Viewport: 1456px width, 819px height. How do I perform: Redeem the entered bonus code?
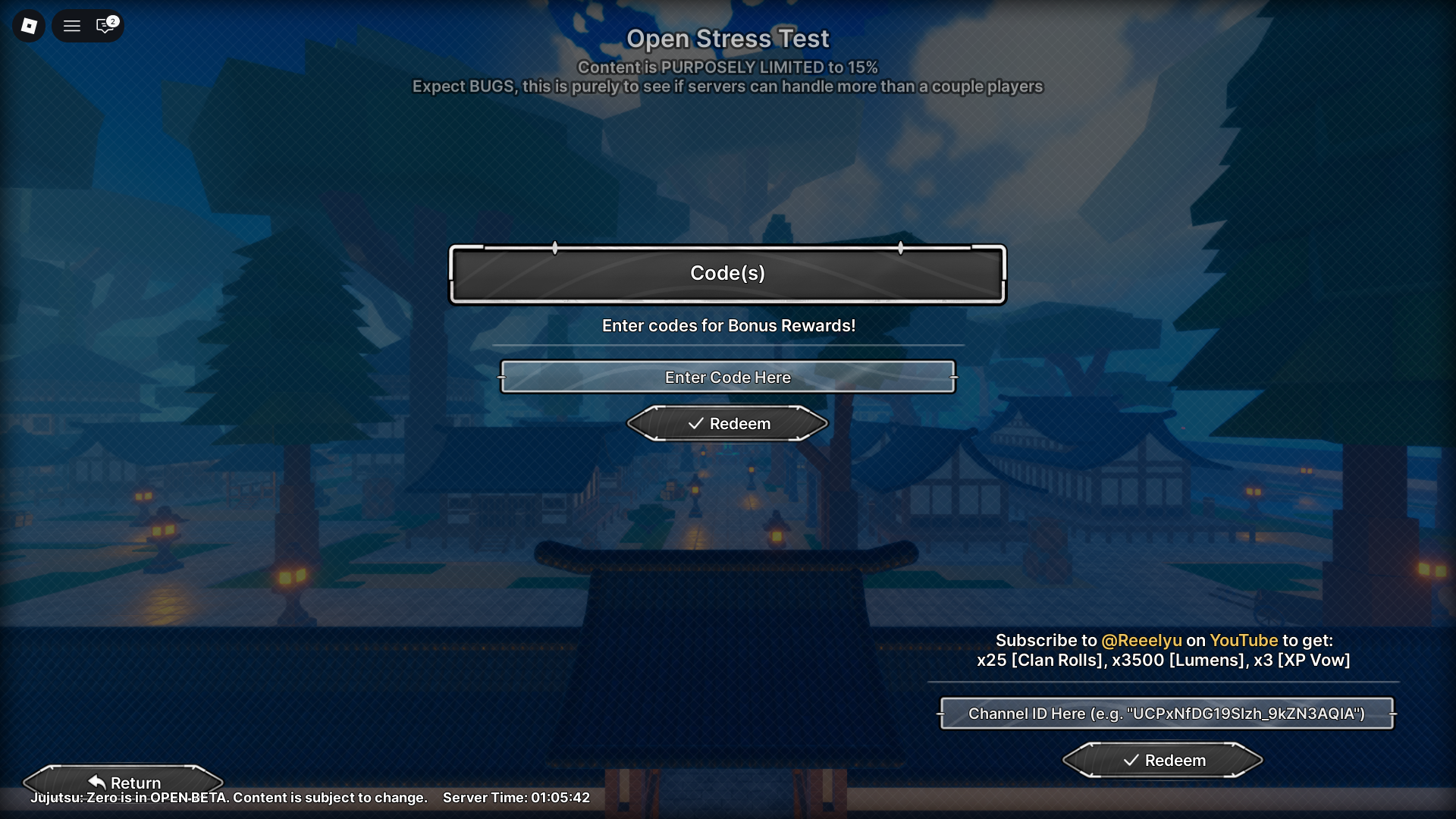coord(727,424)
